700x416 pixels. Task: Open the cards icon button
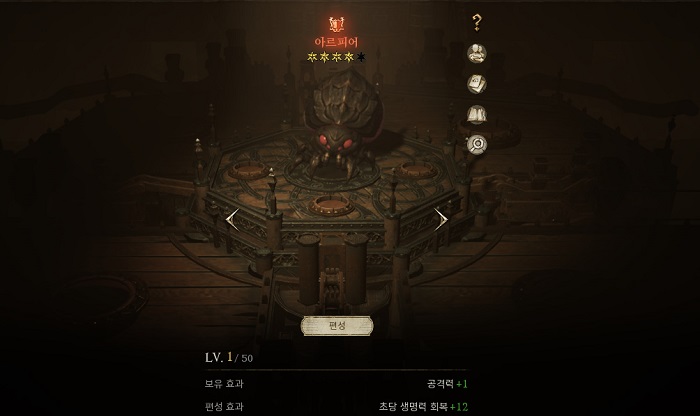click(x=477, y=84)
